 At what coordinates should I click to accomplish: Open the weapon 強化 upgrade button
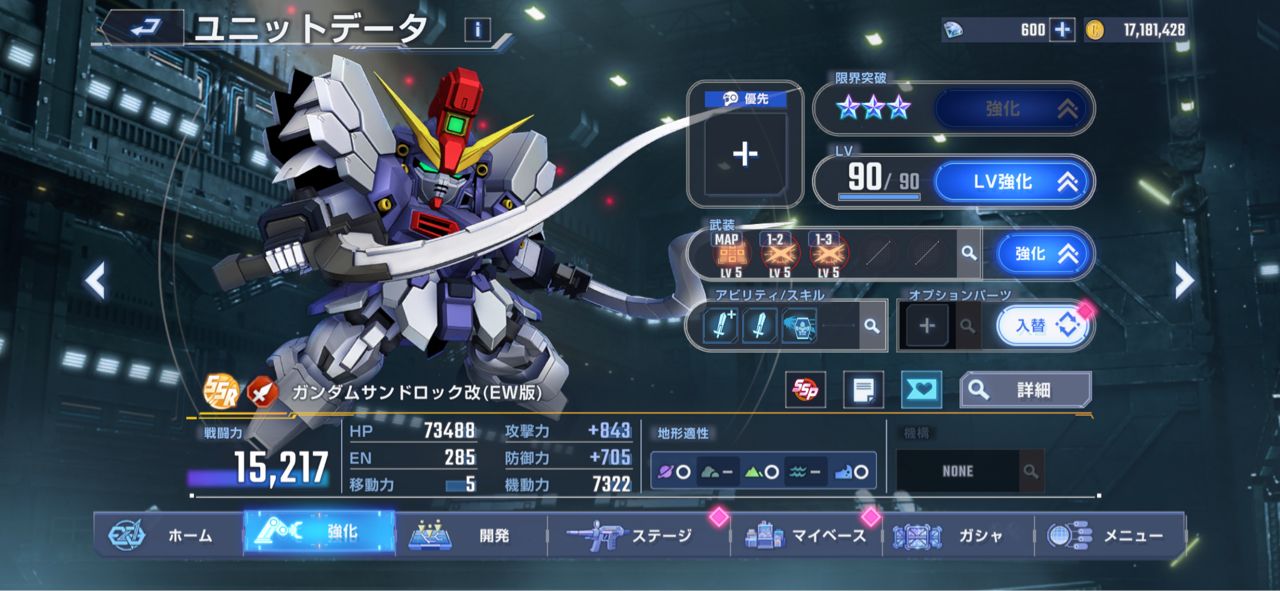(1040, 254)
